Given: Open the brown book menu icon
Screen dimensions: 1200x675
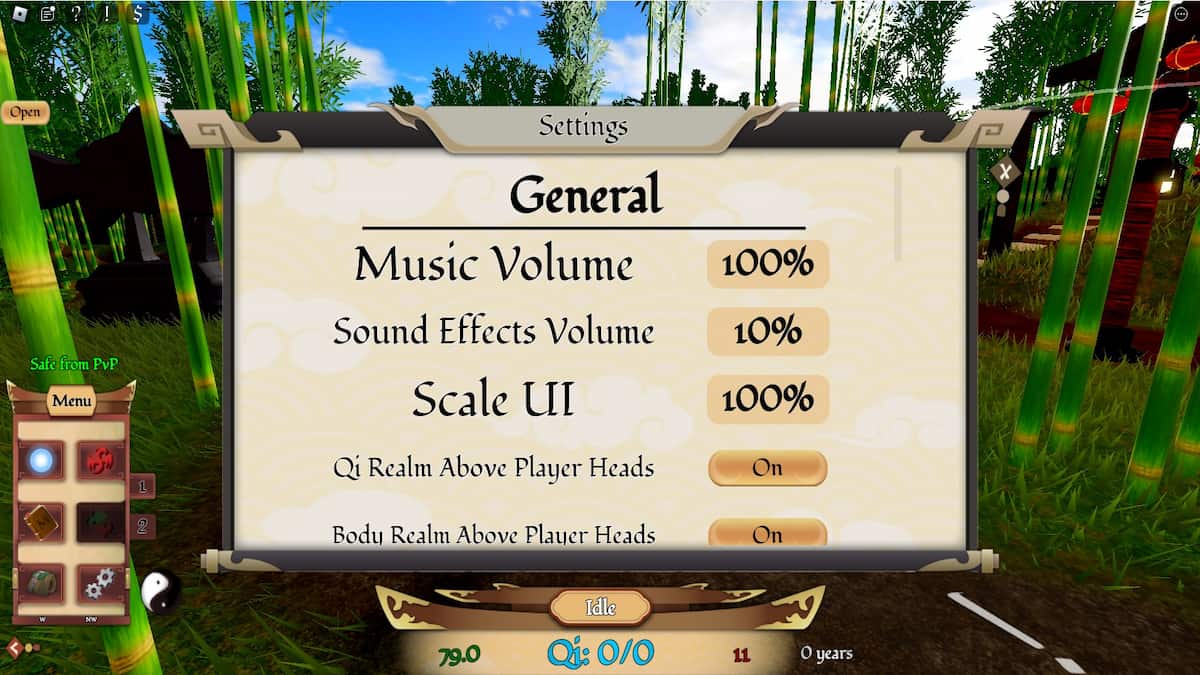Looking at the screenshot, I should [42, 521].
